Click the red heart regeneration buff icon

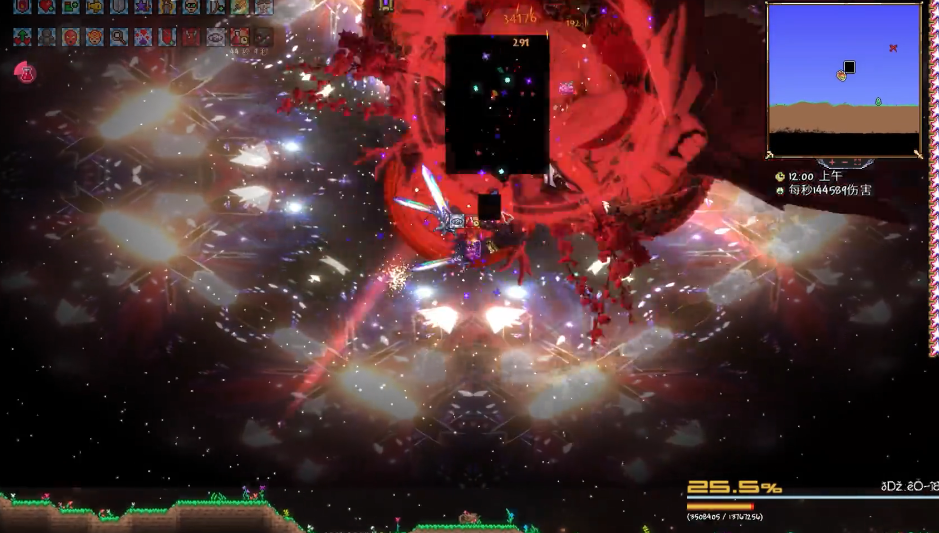tap(46, 7)
